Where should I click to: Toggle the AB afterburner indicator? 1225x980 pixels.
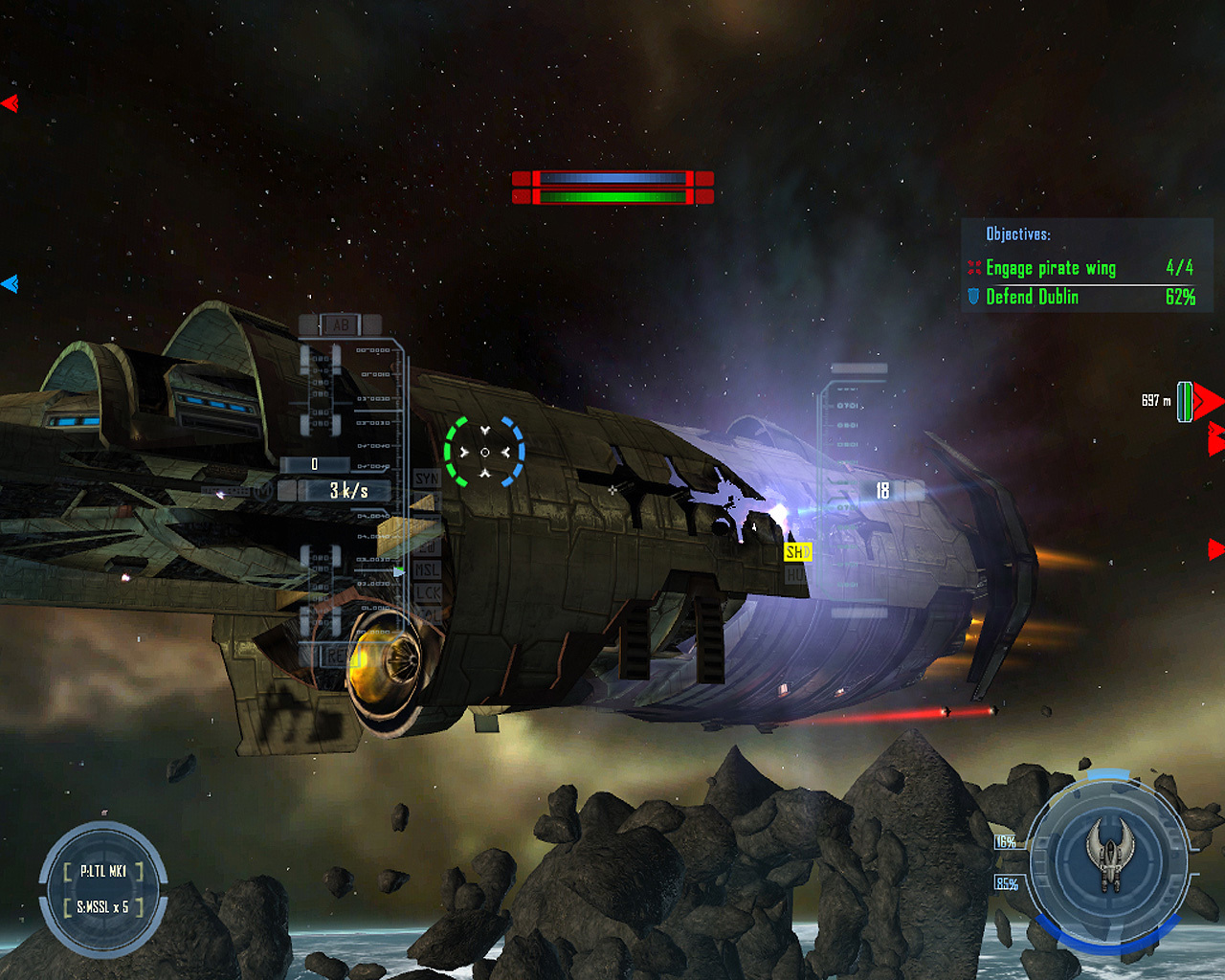click(340, 324)
